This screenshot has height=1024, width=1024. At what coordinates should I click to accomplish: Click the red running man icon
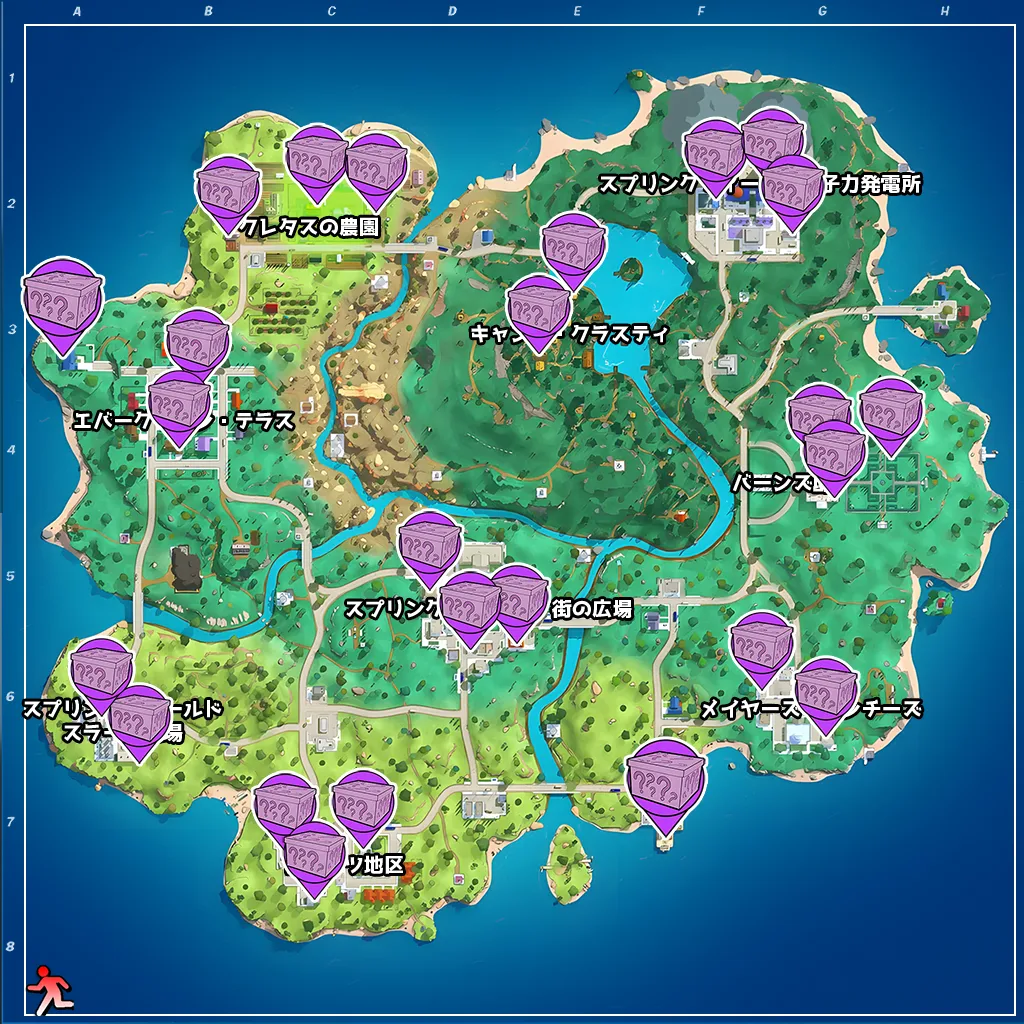[48, 990]
